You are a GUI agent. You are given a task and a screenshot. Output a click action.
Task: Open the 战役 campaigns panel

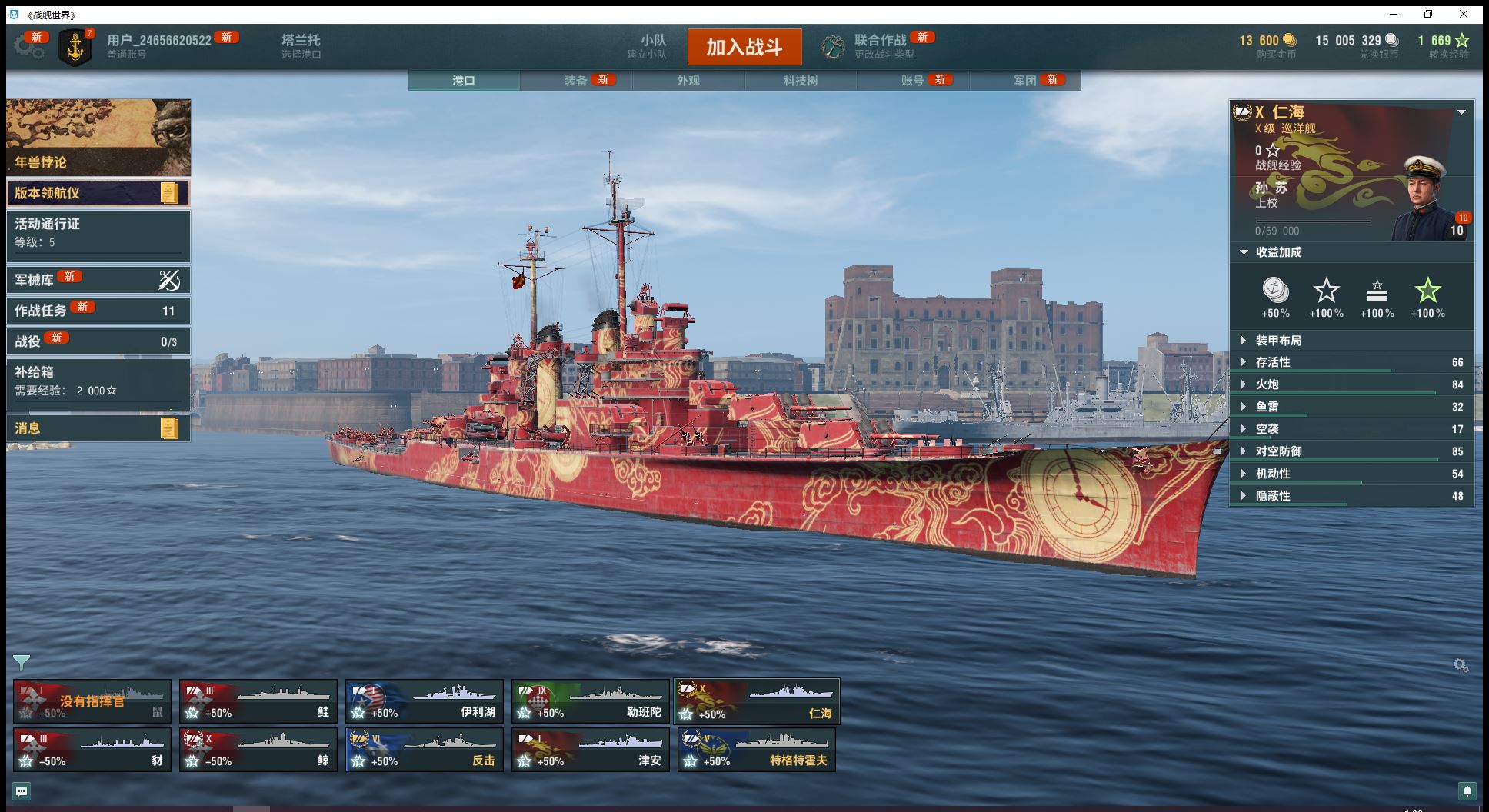(98, 341)
